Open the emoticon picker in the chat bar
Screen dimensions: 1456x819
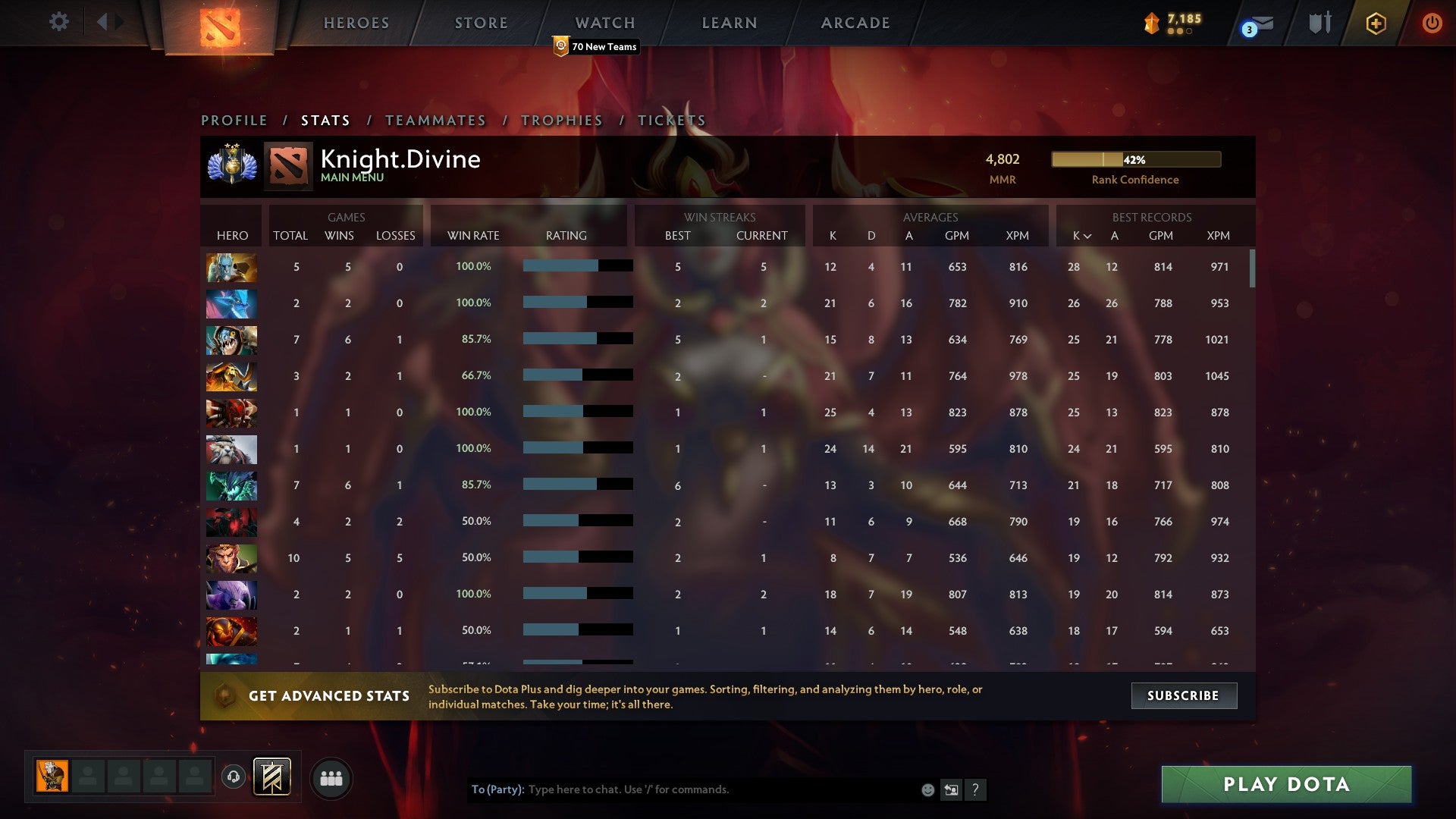927,789
